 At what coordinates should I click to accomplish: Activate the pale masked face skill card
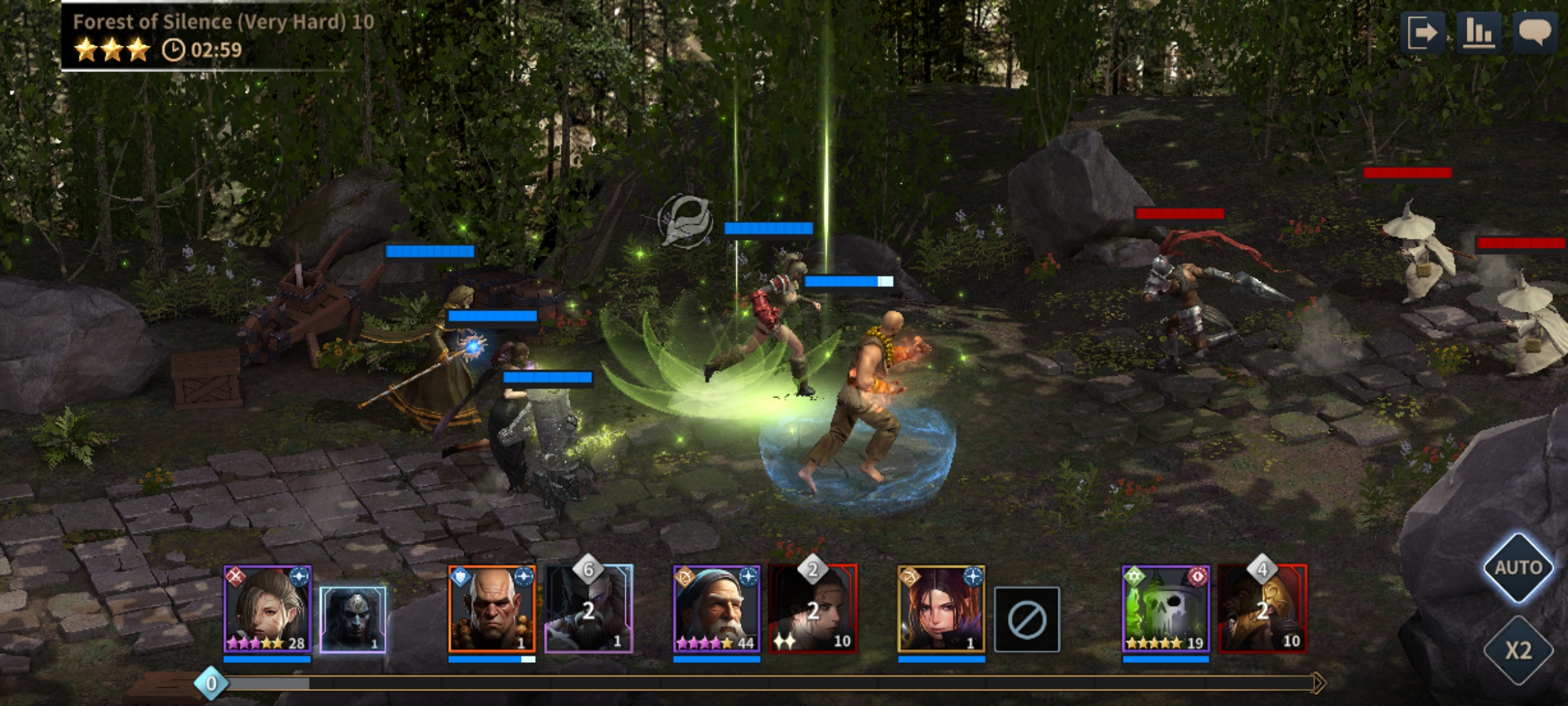coord(353,619)
